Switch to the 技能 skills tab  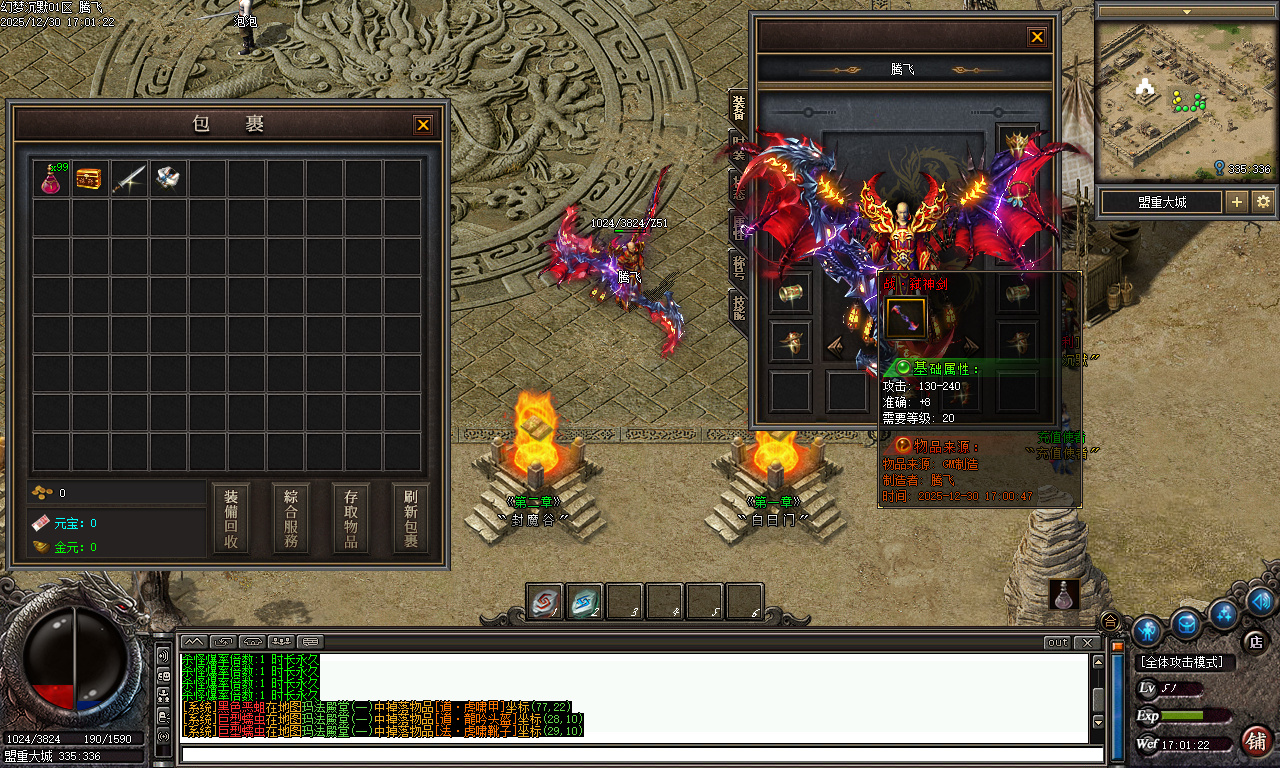(739, 306)
